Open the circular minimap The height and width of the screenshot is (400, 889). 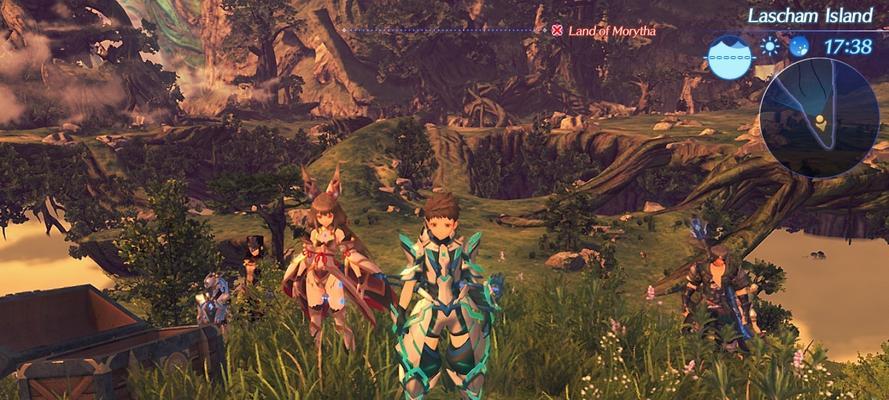tap(818, 116)
